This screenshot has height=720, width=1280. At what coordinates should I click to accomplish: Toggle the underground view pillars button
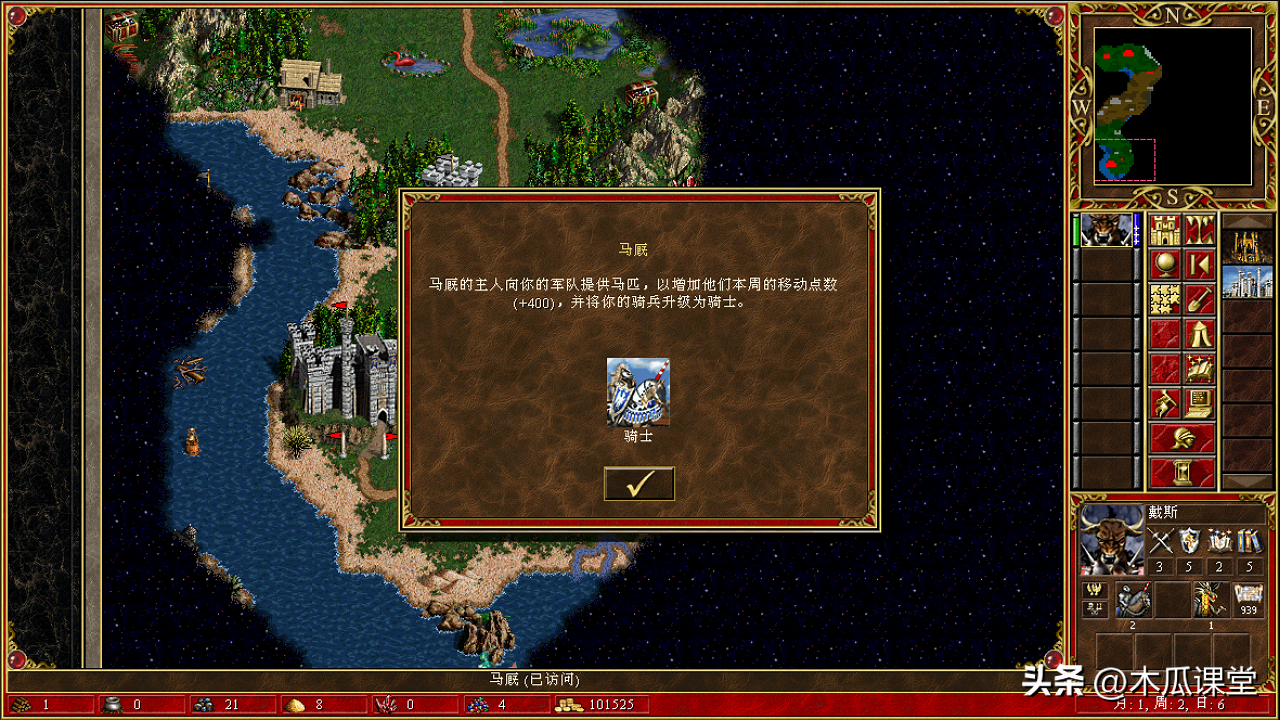point(1199,231)
